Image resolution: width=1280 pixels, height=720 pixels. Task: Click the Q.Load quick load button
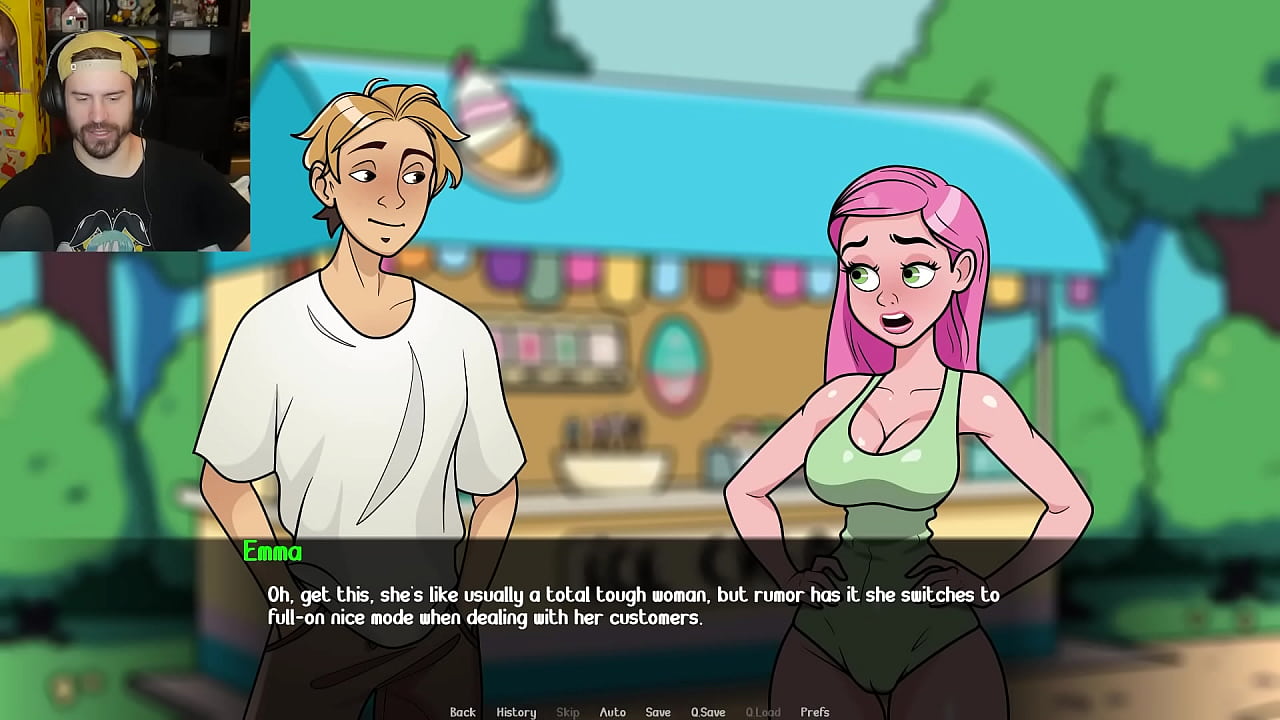(763, 712)
